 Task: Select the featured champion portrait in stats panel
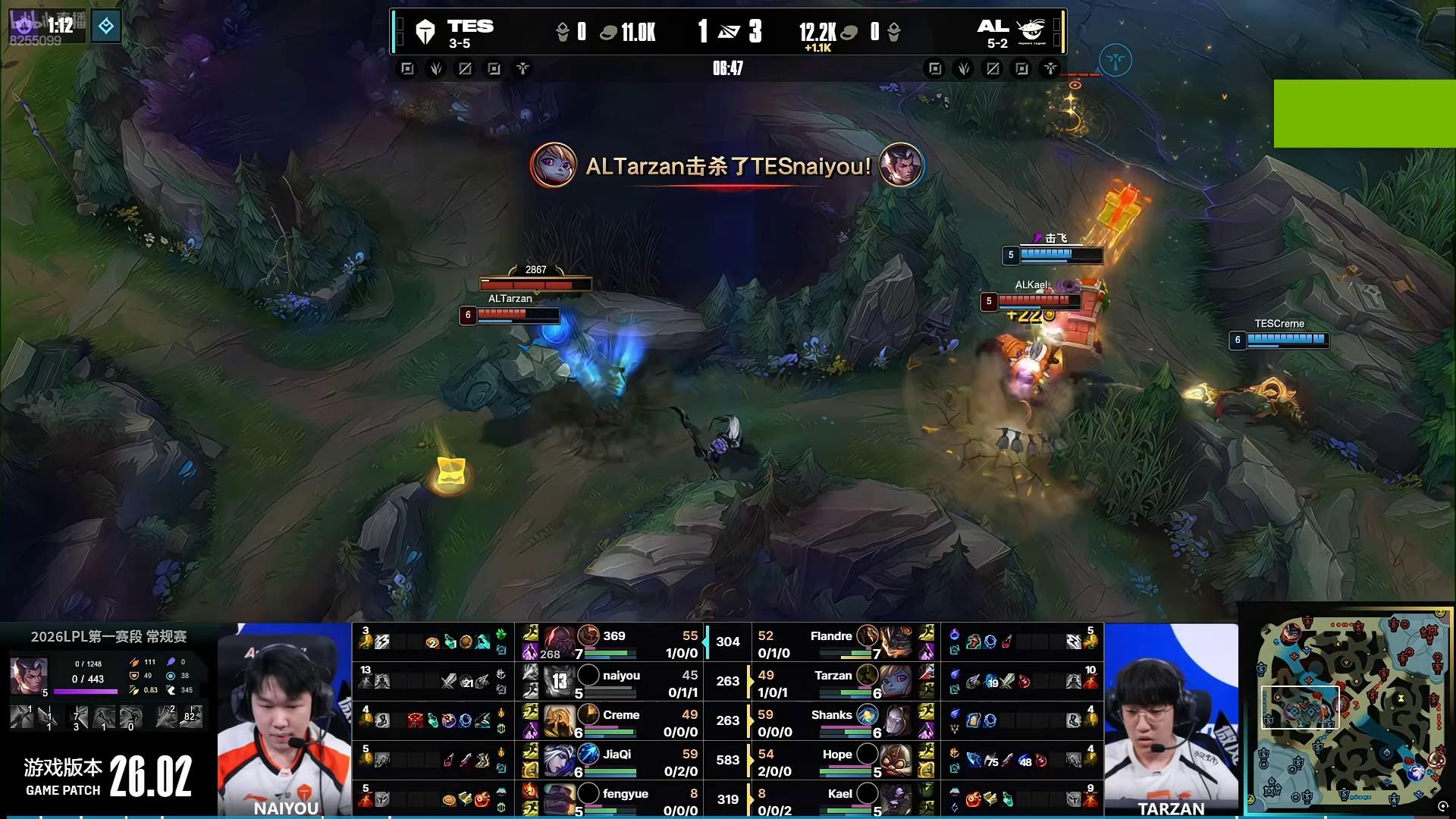pos(28,675)
